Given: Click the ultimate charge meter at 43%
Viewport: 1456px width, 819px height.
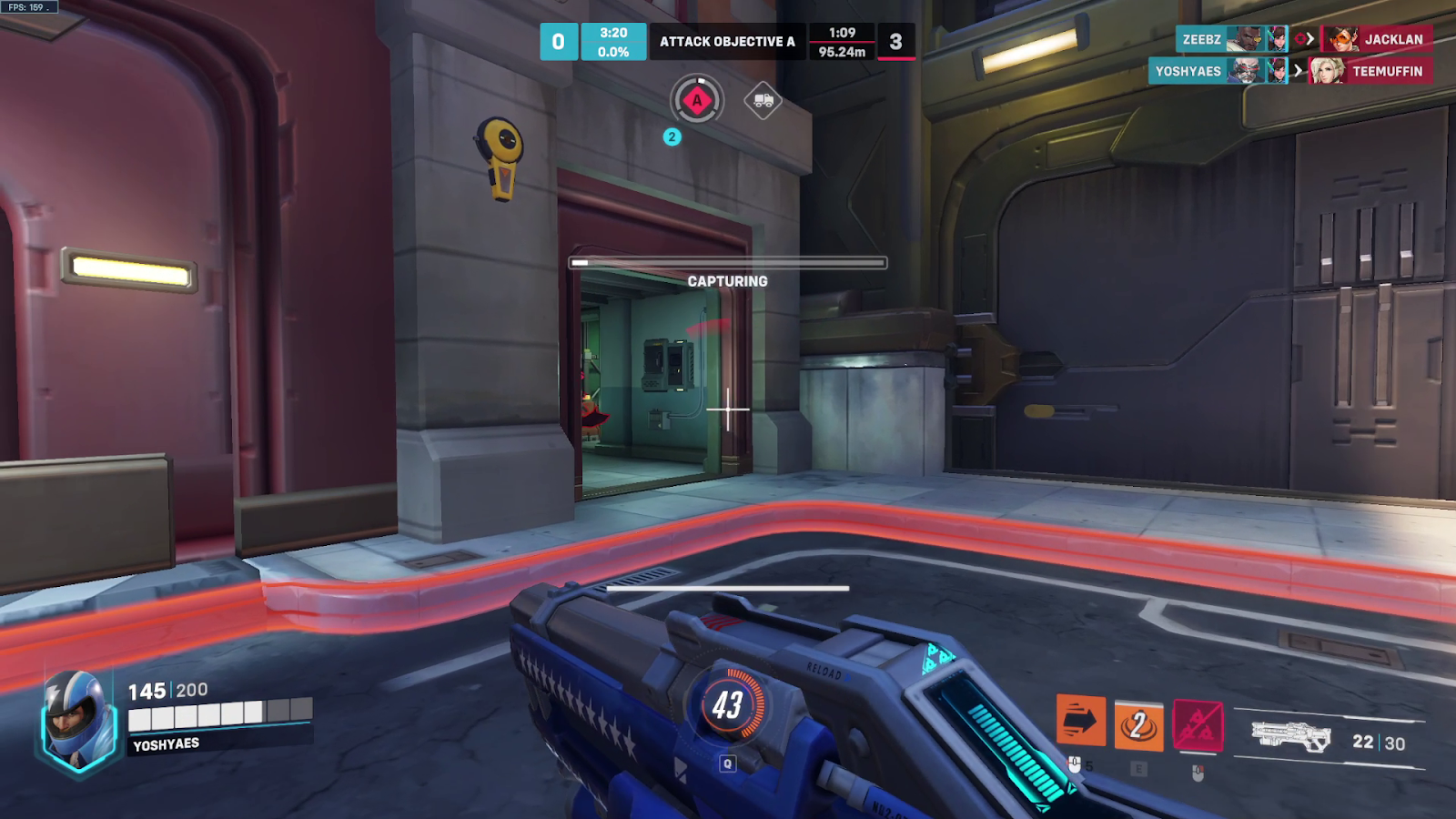Looking at the screenshot, I should pyautogui.click(x=727, y=704).
